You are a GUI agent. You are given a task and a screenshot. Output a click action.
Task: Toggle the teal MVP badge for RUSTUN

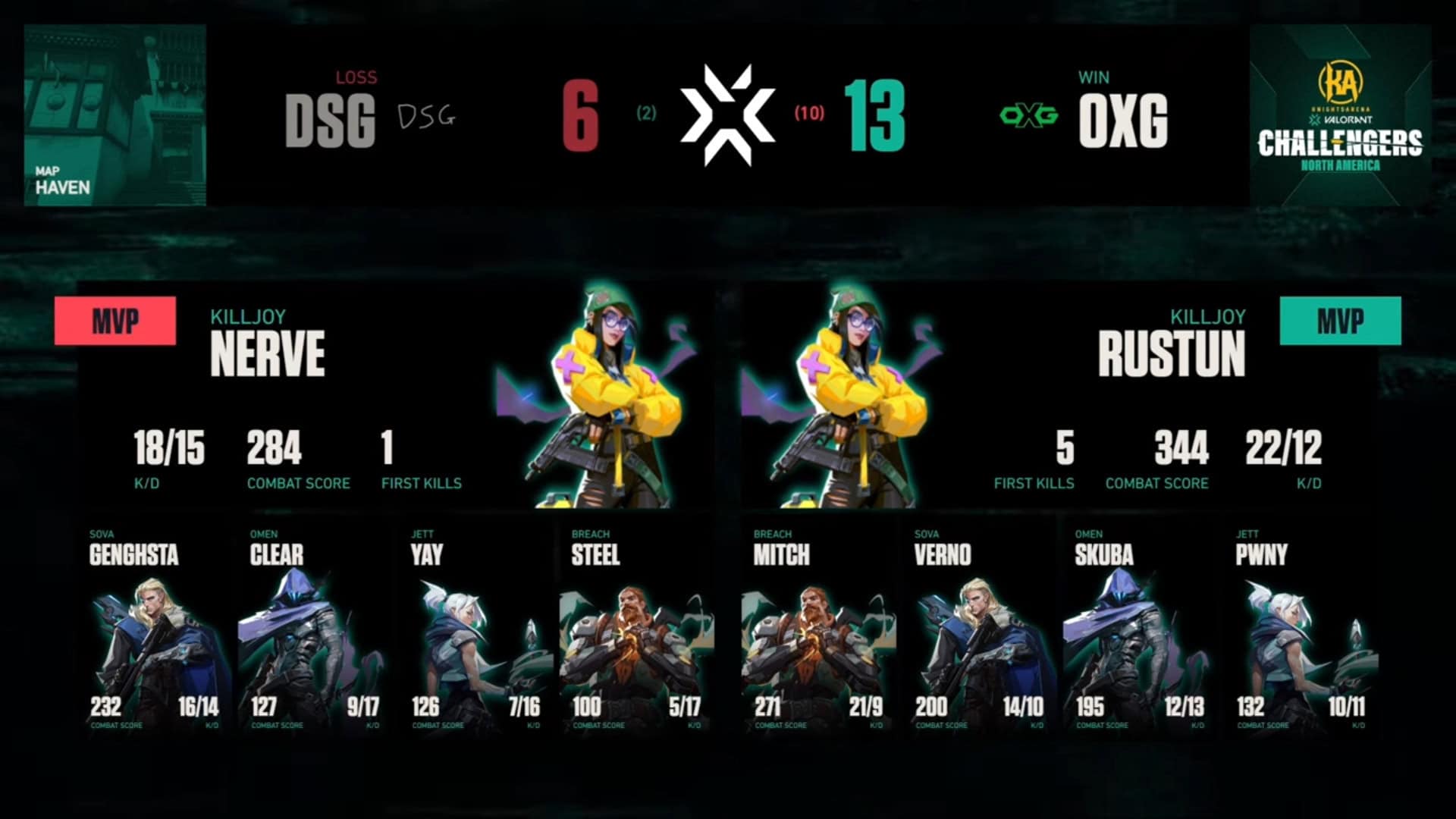(1341, 322)
